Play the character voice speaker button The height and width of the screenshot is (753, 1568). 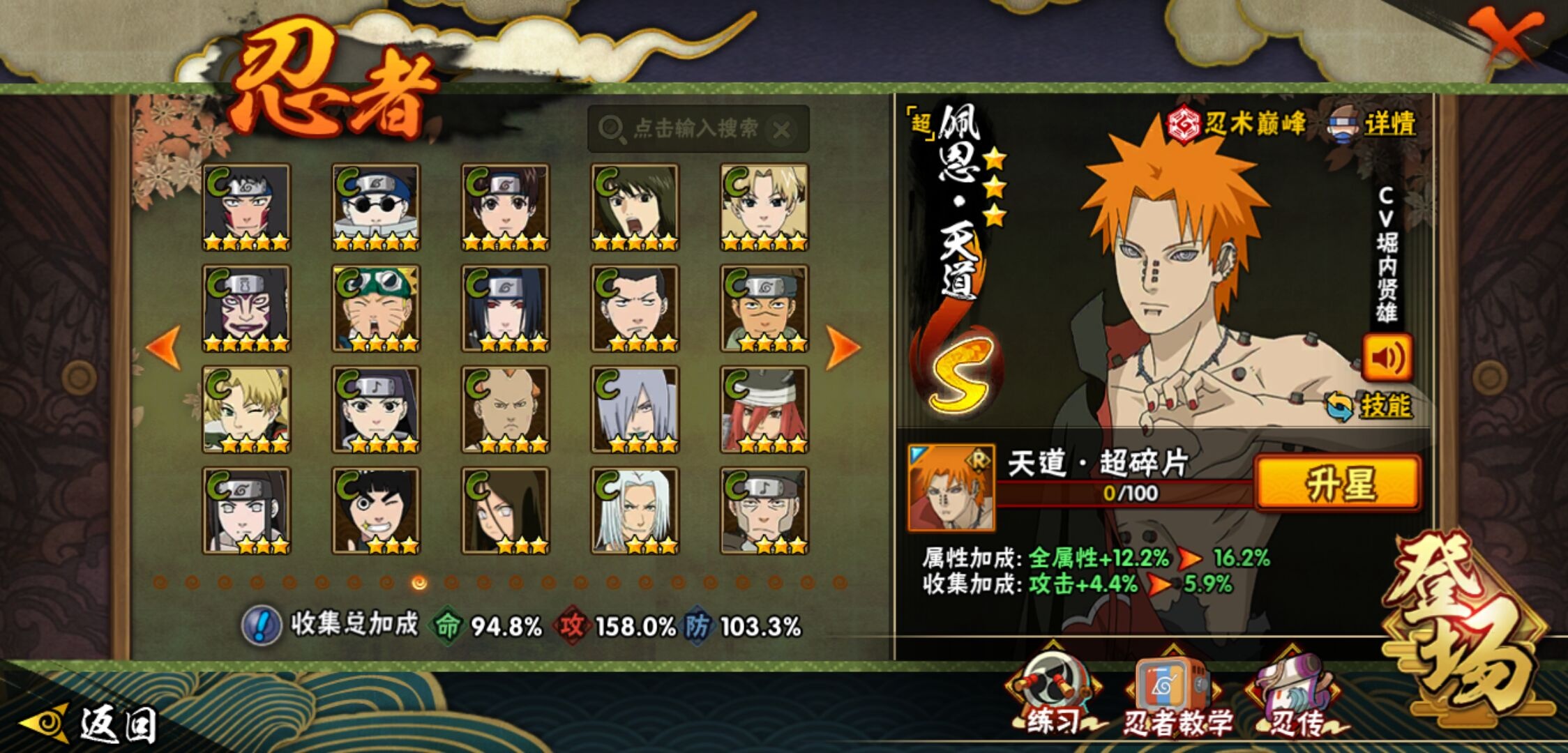[1387, 357]
